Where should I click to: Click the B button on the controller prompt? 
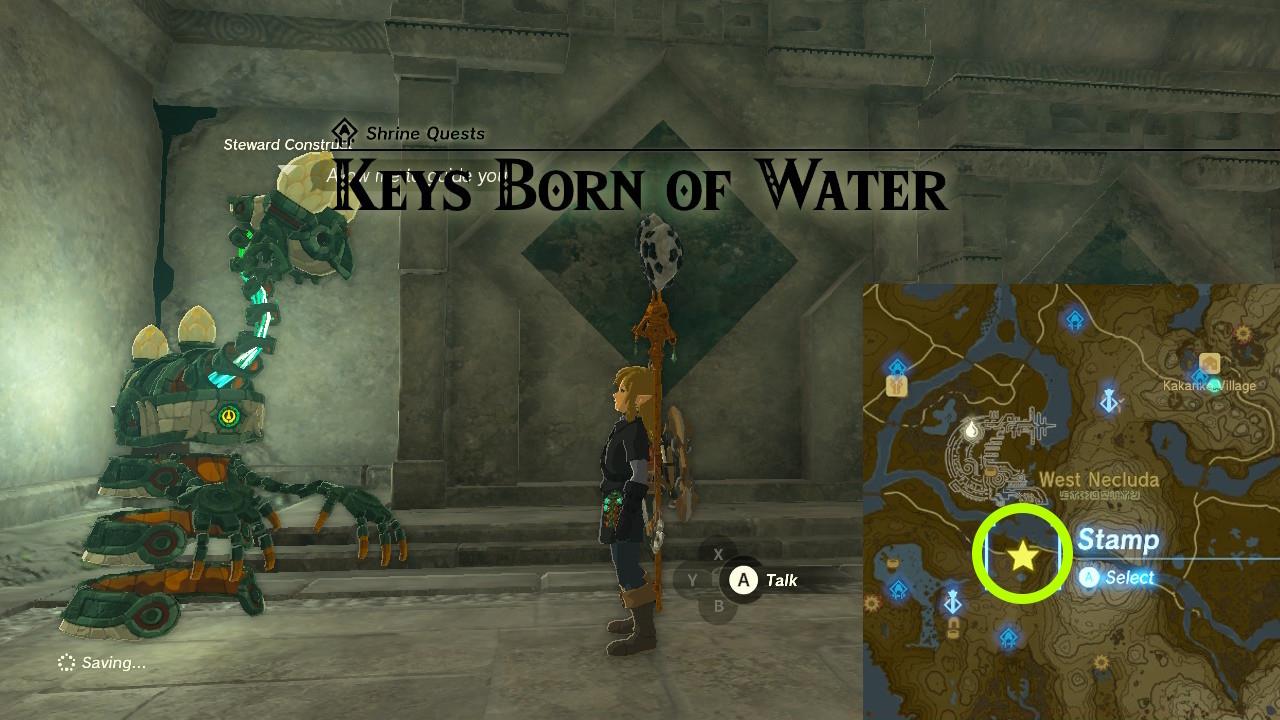pos(717,608)
